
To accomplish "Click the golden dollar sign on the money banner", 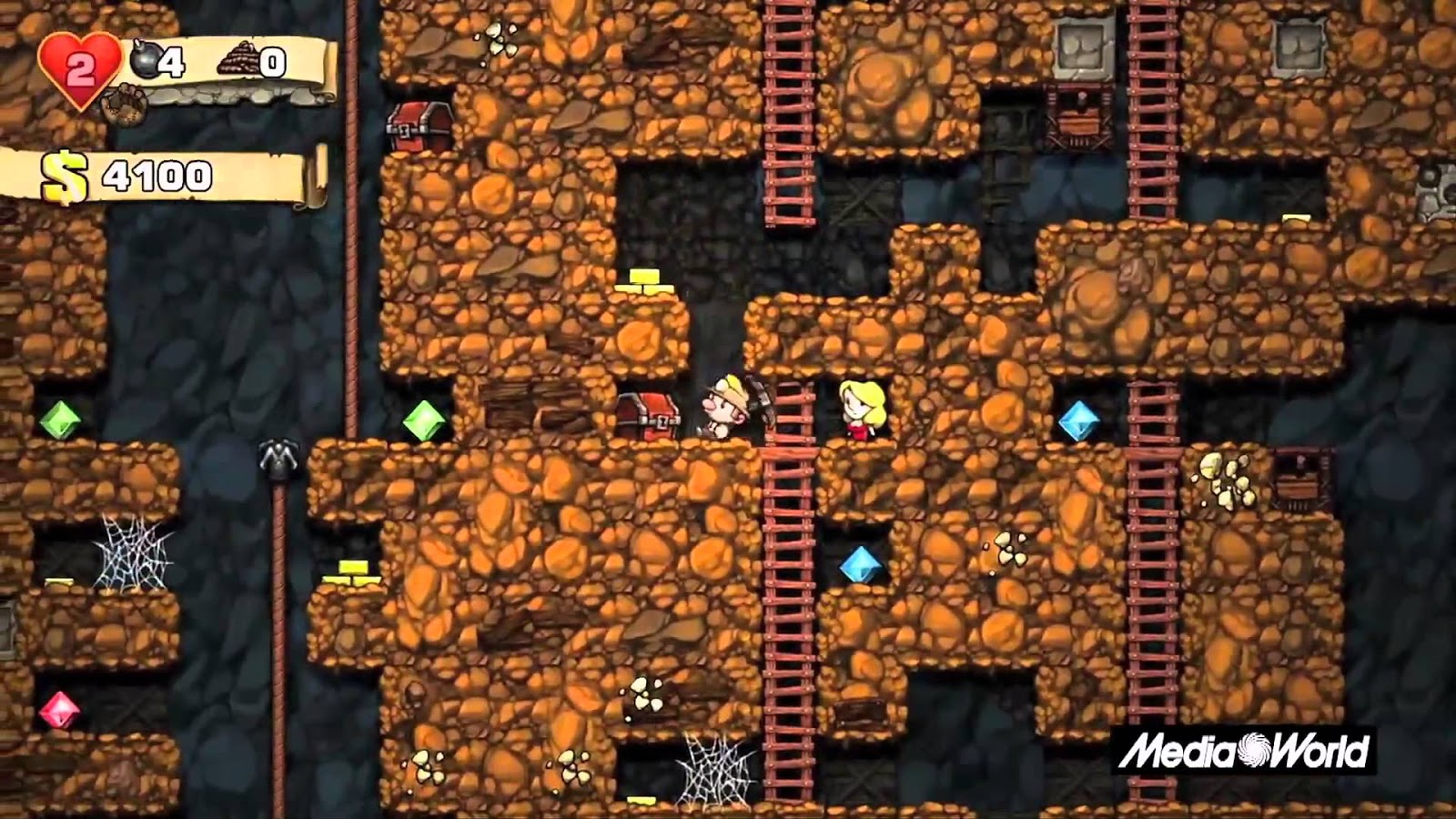I will pos(62,175).
